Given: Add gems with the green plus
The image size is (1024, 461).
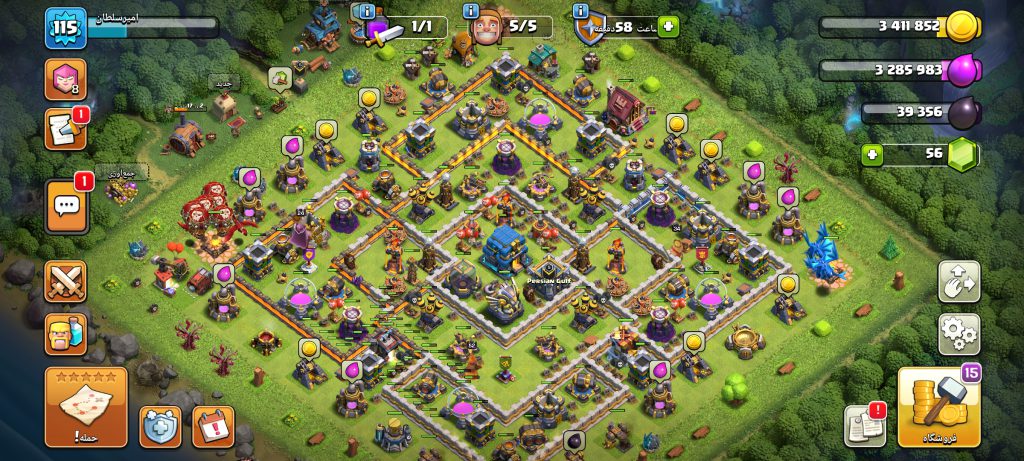Looking at the screenshot, I should coord(874,155).
